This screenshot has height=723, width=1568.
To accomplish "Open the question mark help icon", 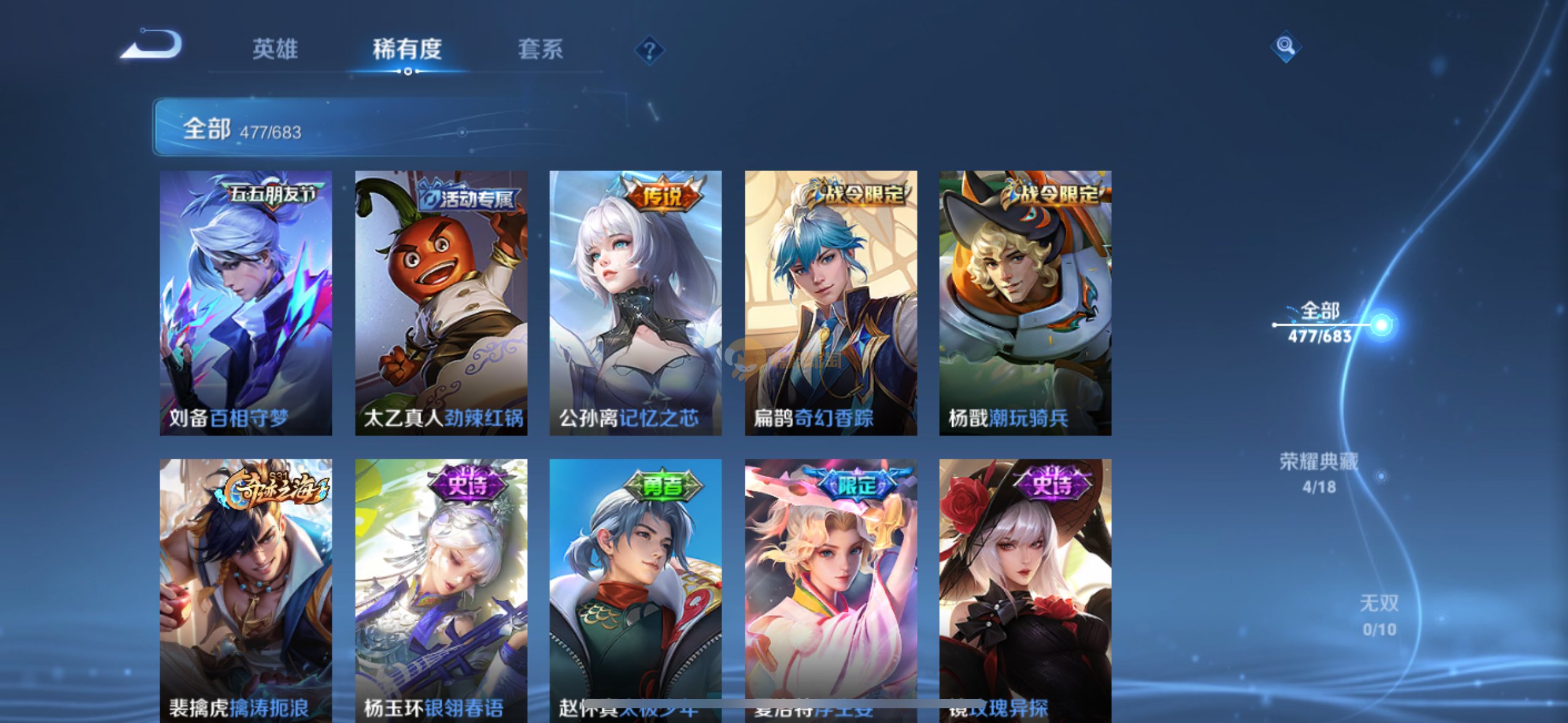I will (649, 50).
